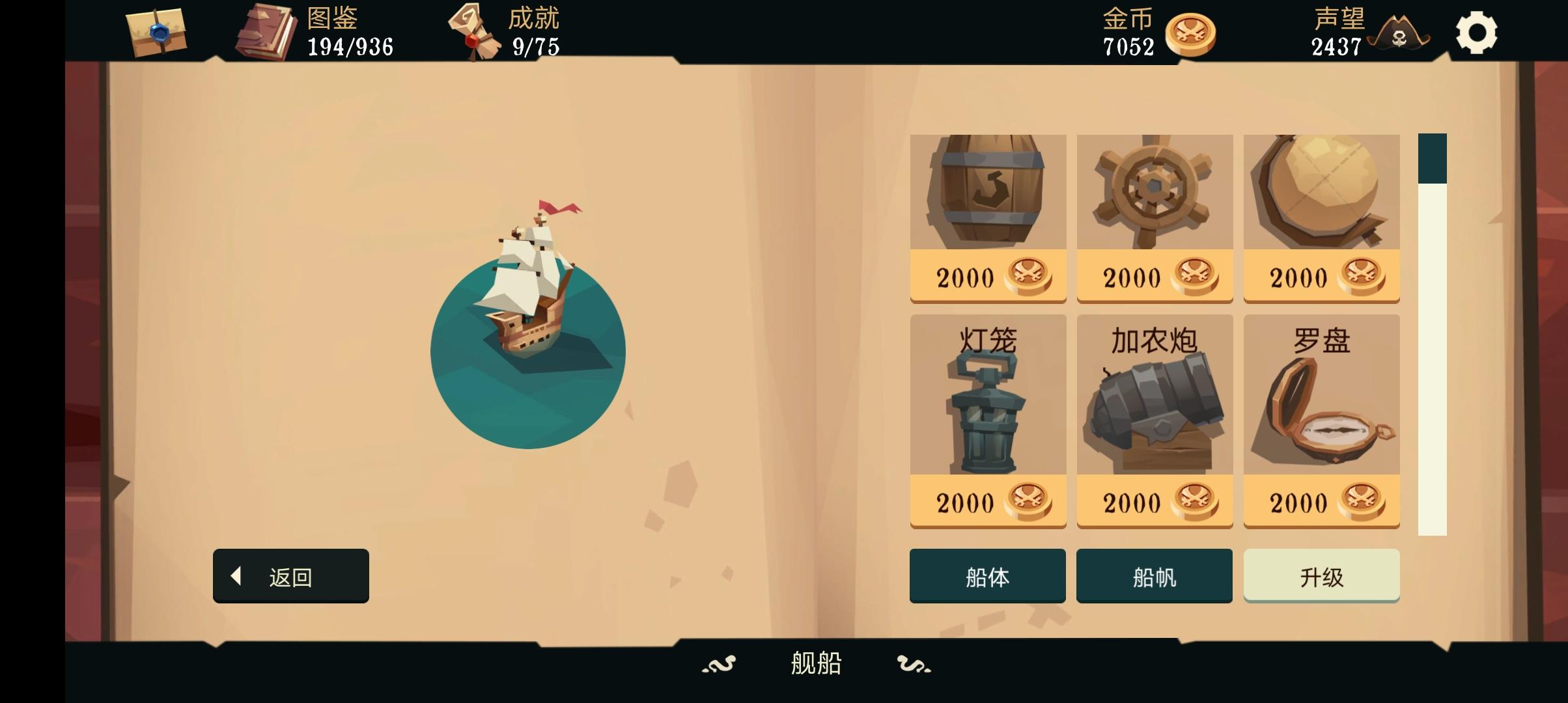Image resolution: width=1568 pixels, height=703 pixels.
Task: Switch to the 船体 hull tab
Action: (987, 575)
